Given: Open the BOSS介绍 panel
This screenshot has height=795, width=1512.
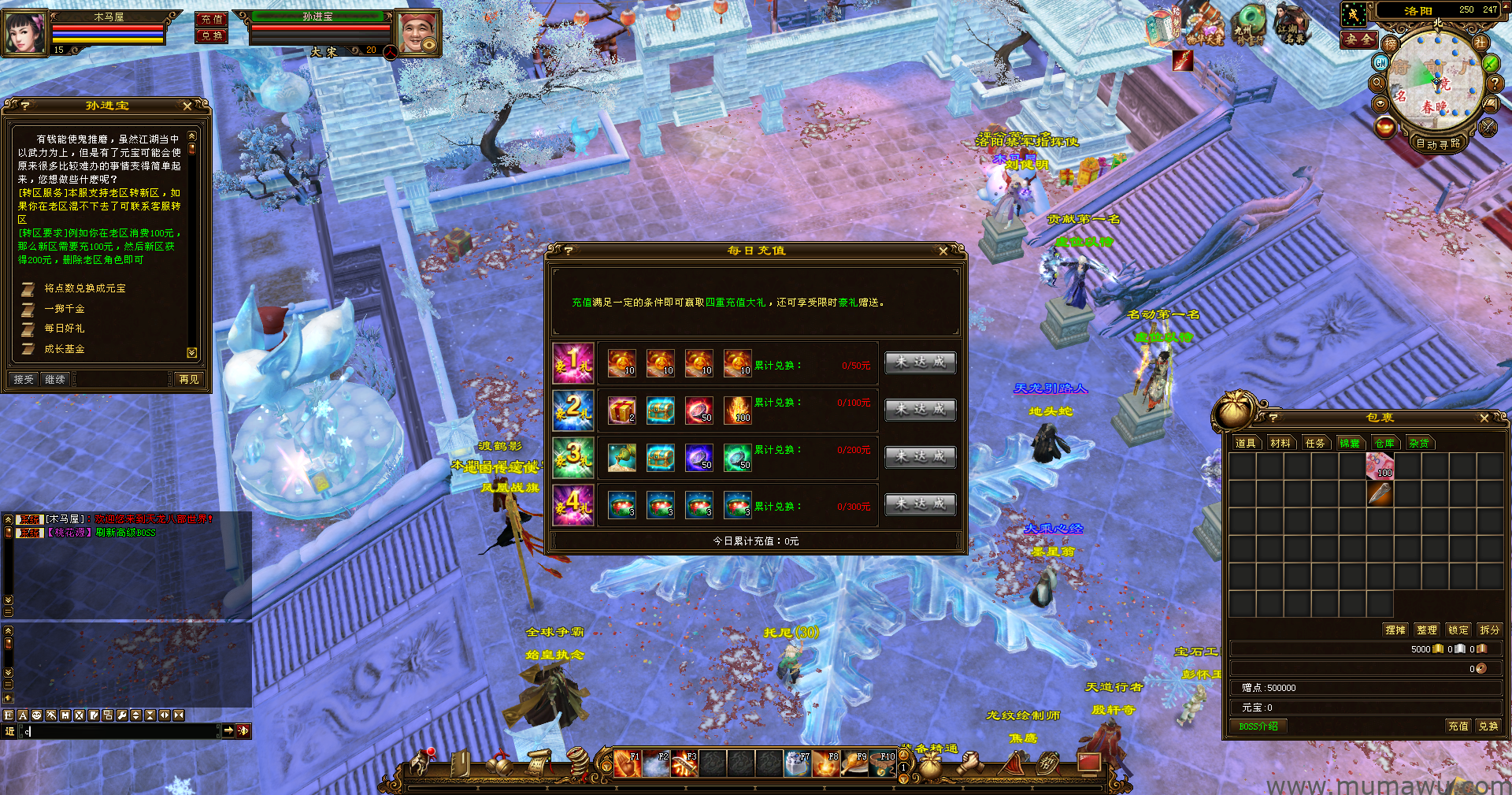Looking at the screenshot, I should [x=1258, y=726].
